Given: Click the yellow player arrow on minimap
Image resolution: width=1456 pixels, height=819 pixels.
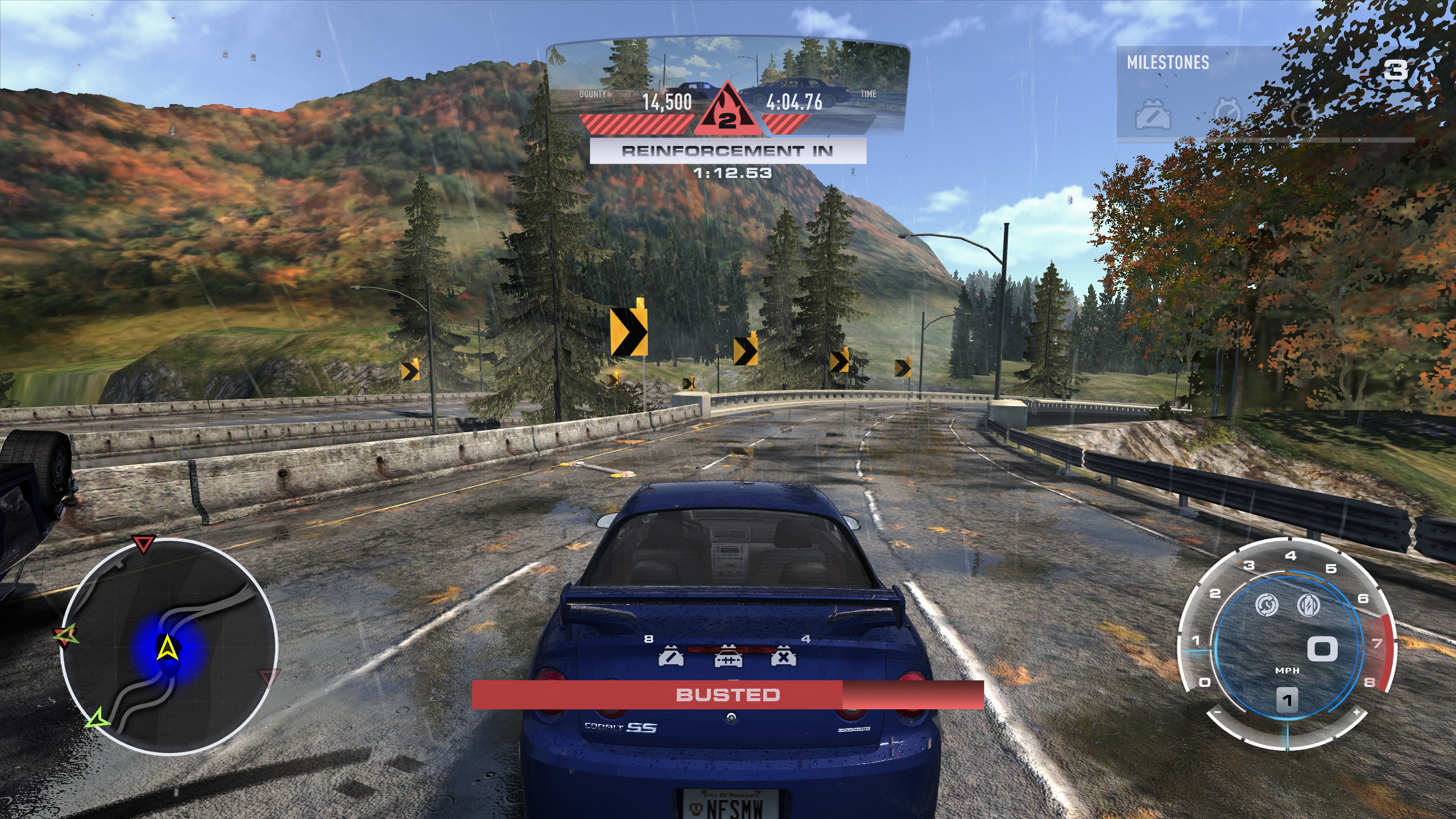Looking at the screenshot, I should click(167, 648).
